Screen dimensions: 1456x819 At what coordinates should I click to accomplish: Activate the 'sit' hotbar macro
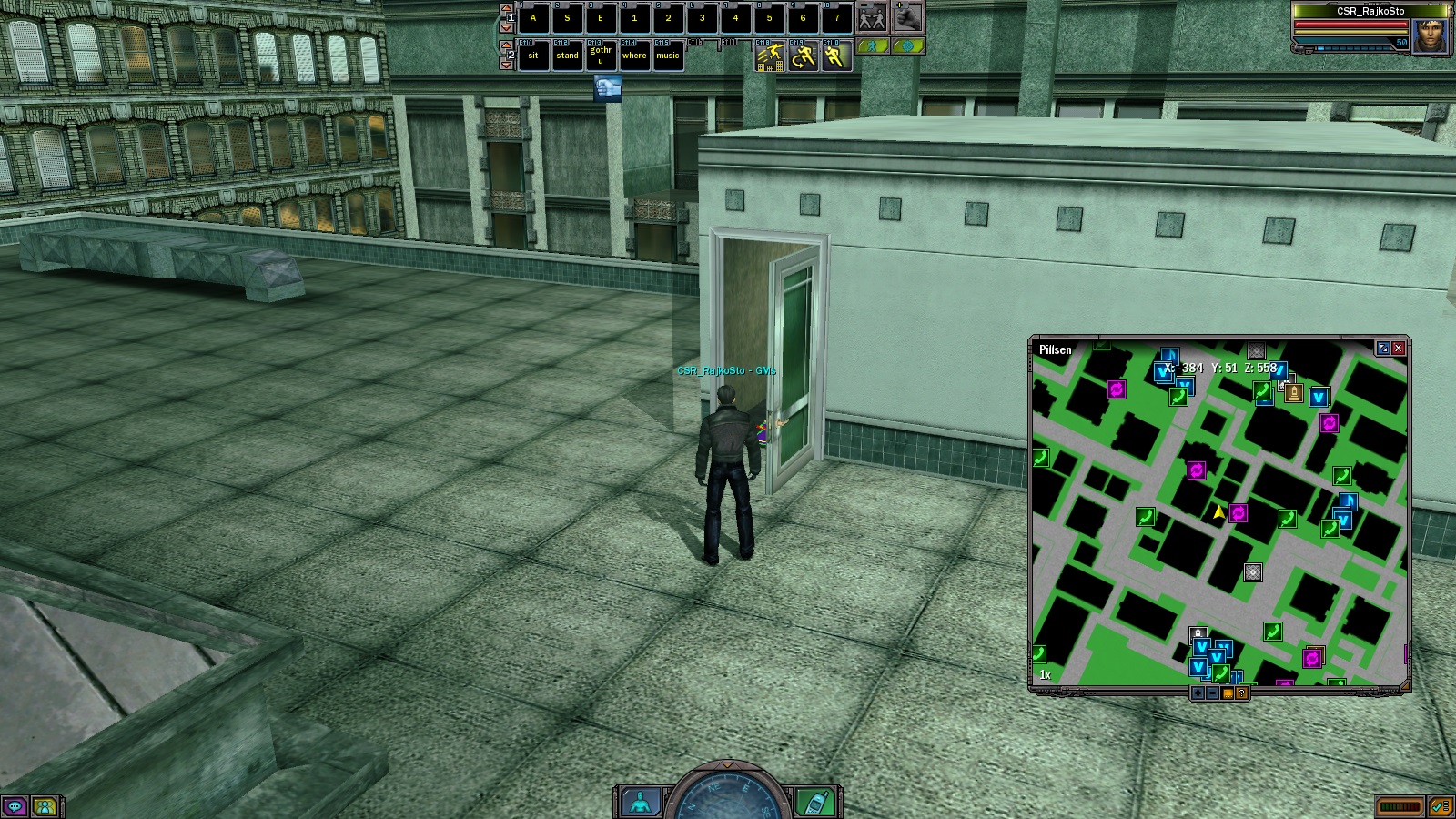(x=533, y=56)
